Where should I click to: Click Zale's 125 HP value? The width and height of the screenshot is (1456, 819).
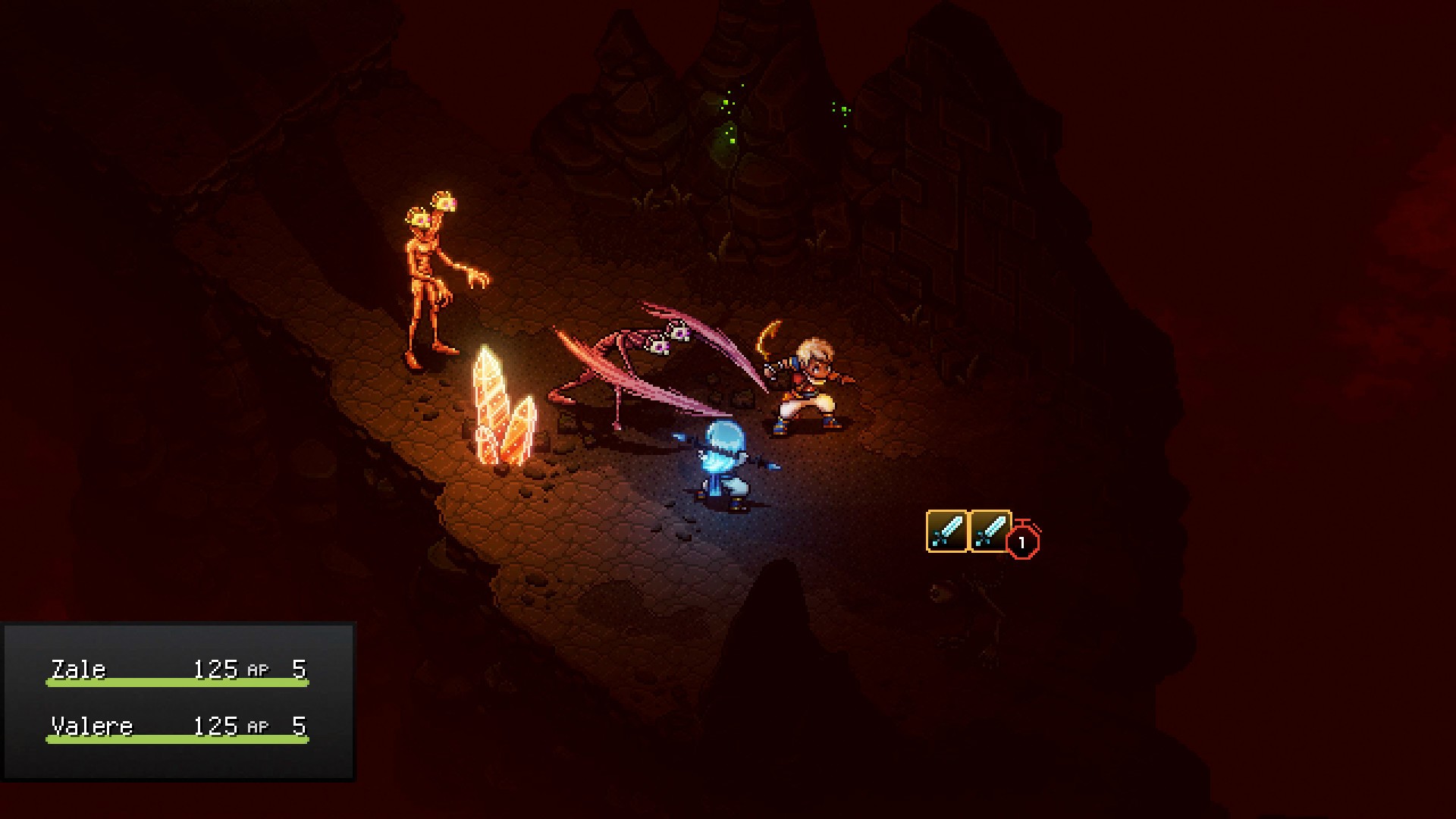coord(218,669)
